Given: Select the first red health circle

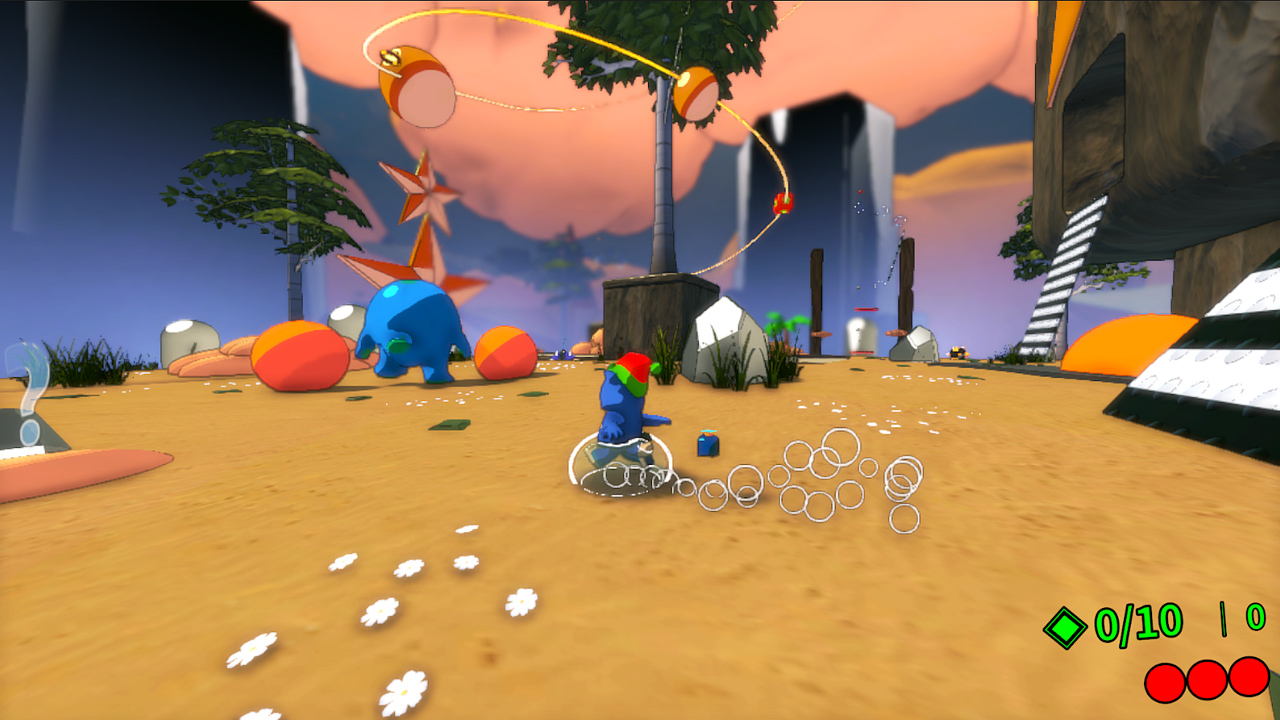Looking at the screenshot, I should click(x=1163, y=681).
